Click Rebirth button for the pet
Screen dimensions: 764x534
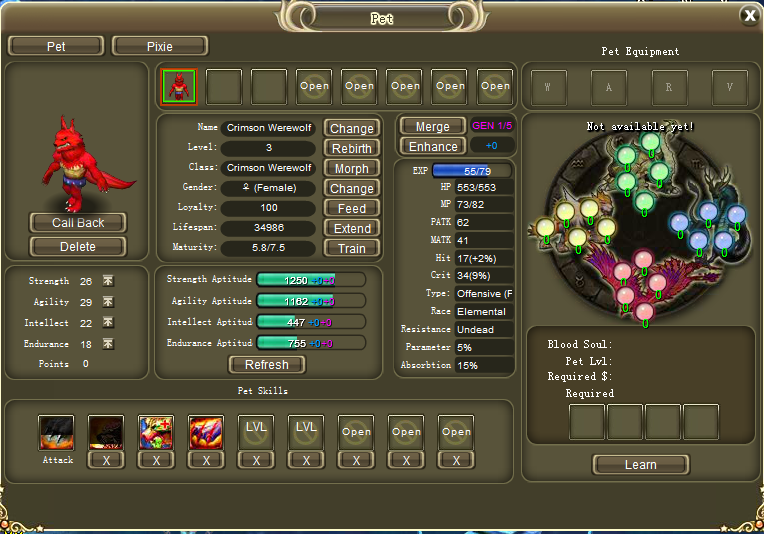pos(351,148)
